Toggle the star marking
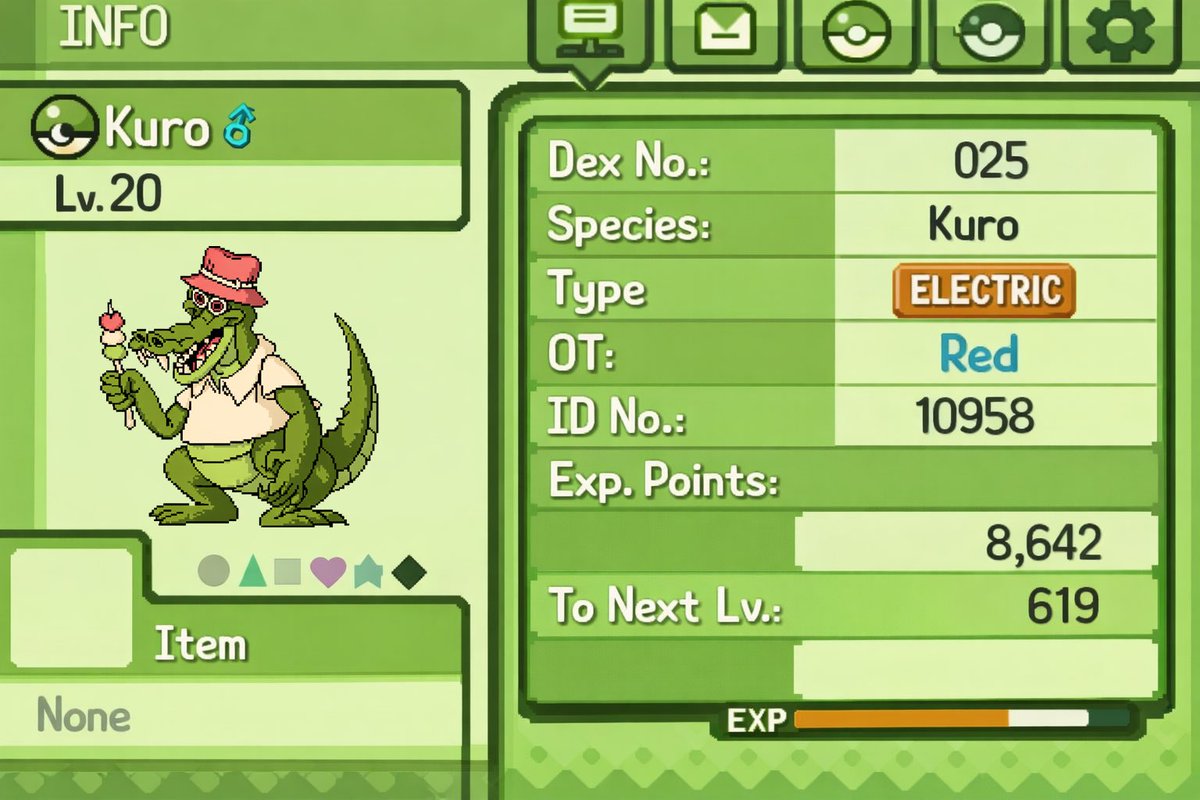 [367, 572]
